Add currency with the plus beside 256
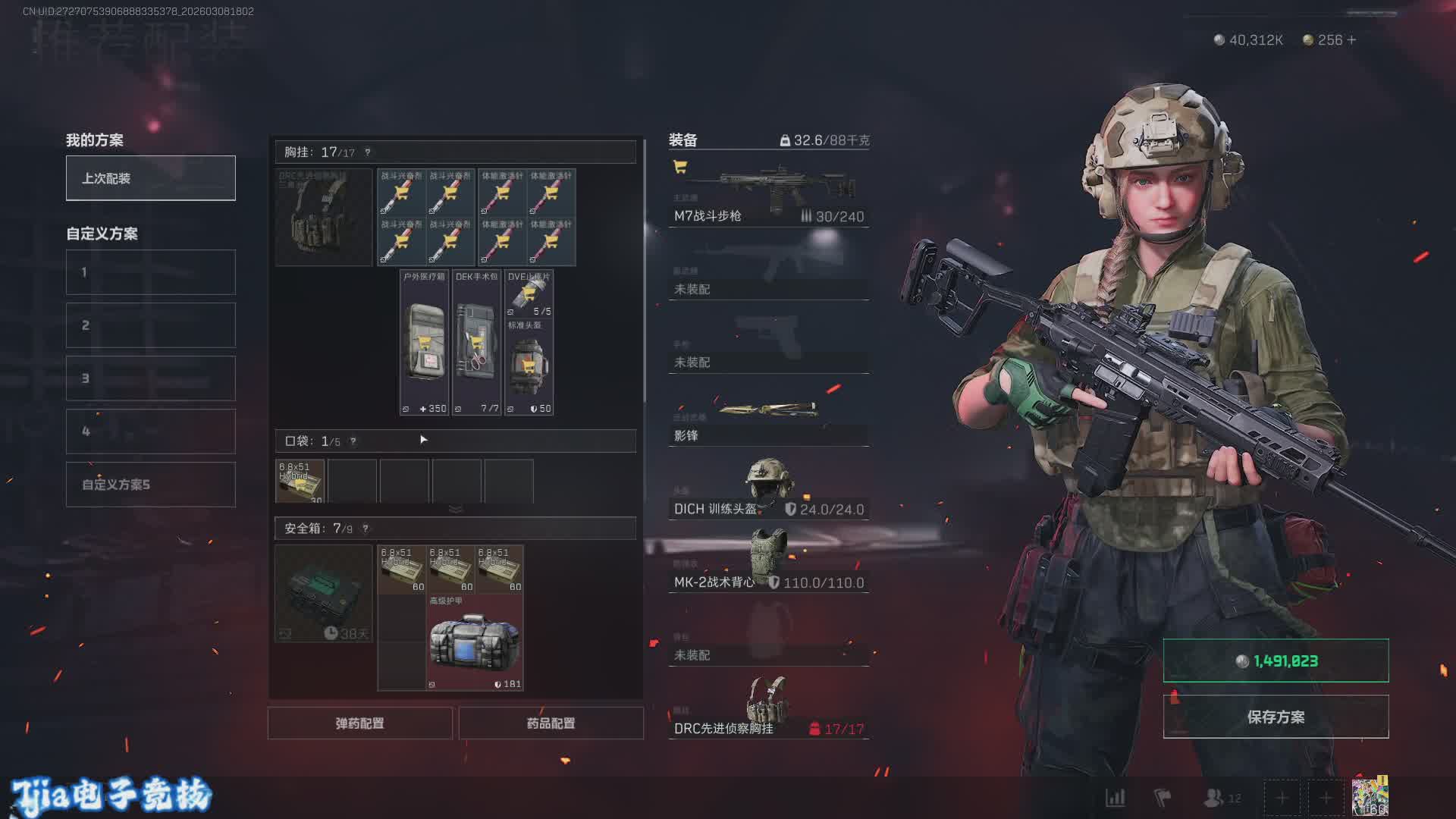This screenshot has height=819, width=1456. coord(1351,39)
